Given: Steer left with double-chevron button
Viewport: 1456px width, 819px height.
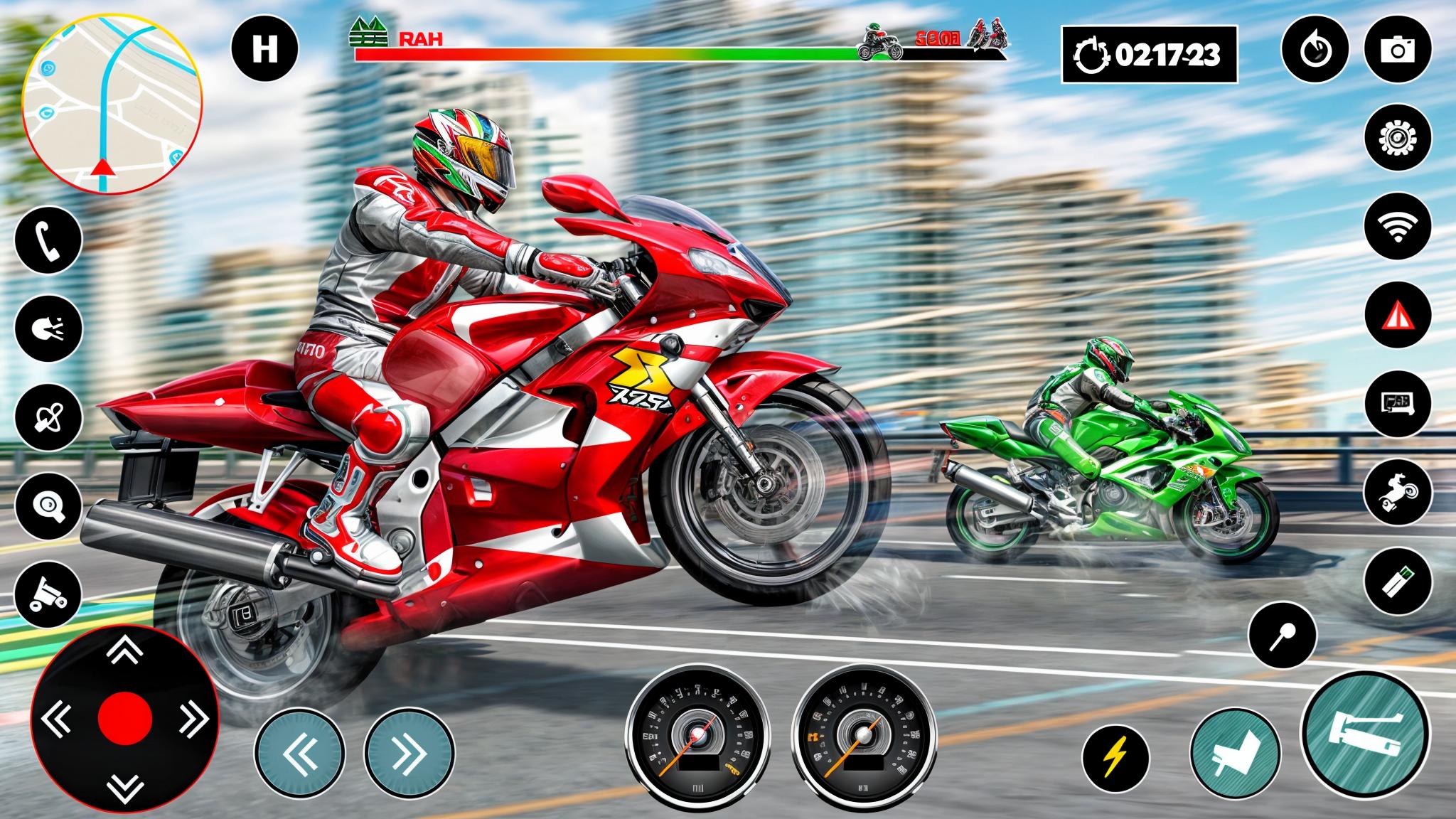Looking at the screenshot, I should coord(299,754).
